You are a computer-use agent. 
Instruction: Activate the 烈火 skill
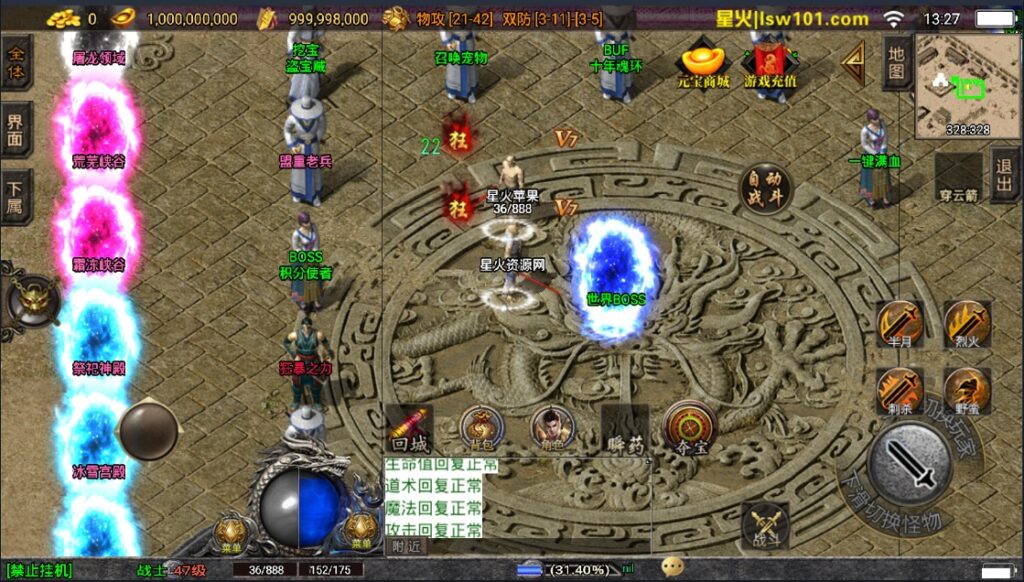tap(967, 324)
